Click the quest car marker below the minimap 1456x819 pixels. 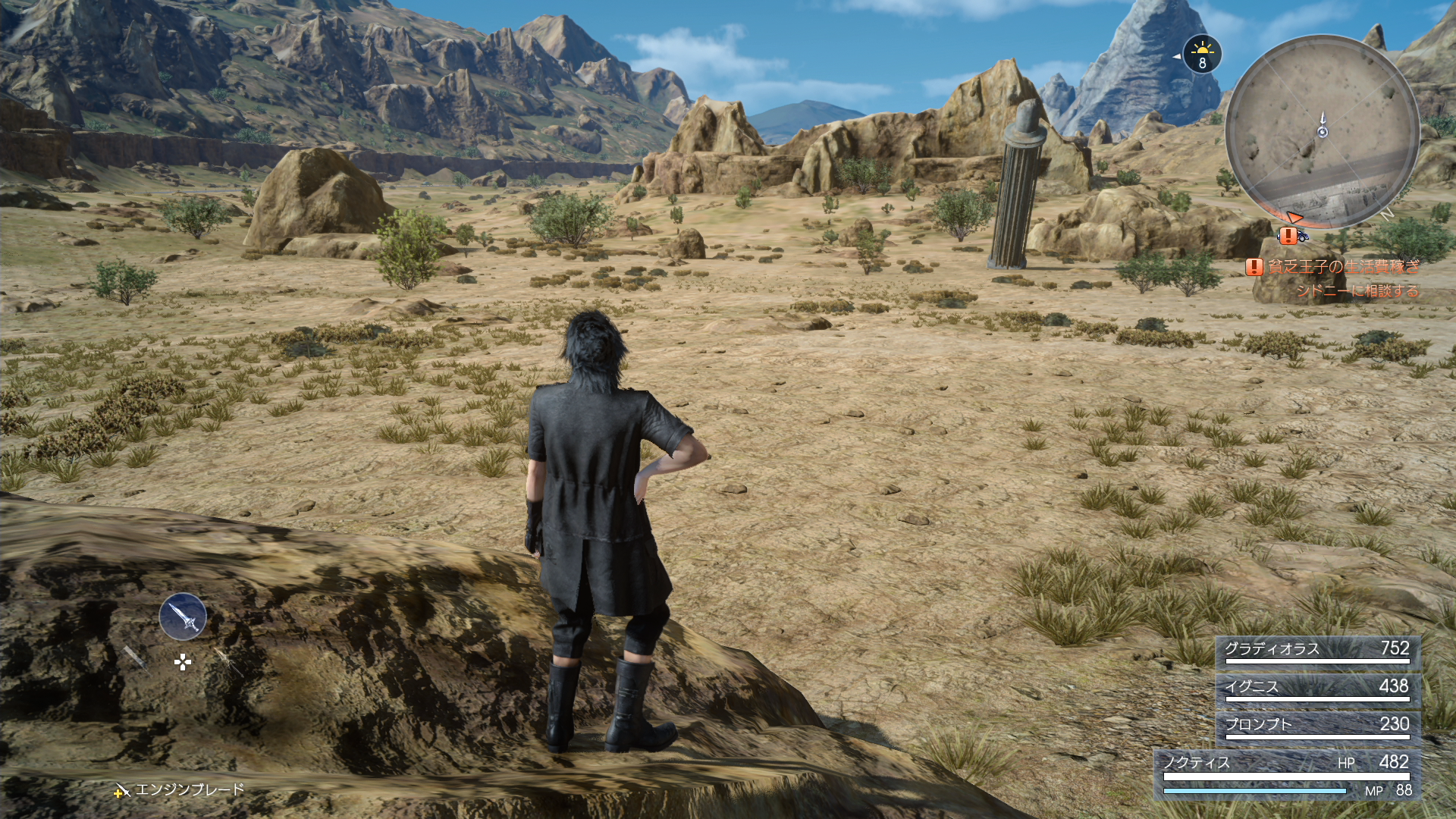click(1293, 236)
